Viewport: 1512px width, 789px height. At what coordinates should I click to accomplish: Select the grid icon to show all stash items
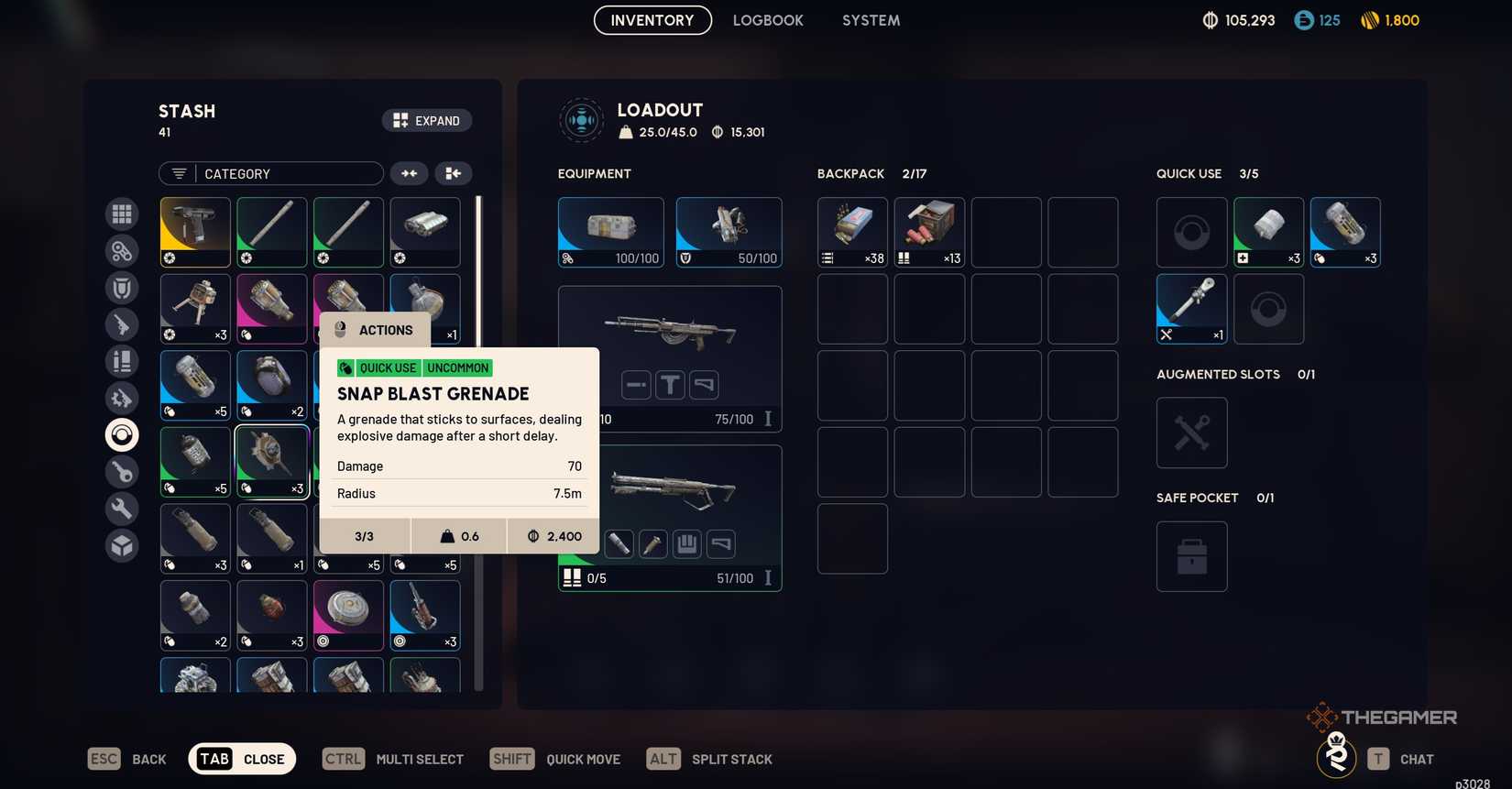(121, 214)
